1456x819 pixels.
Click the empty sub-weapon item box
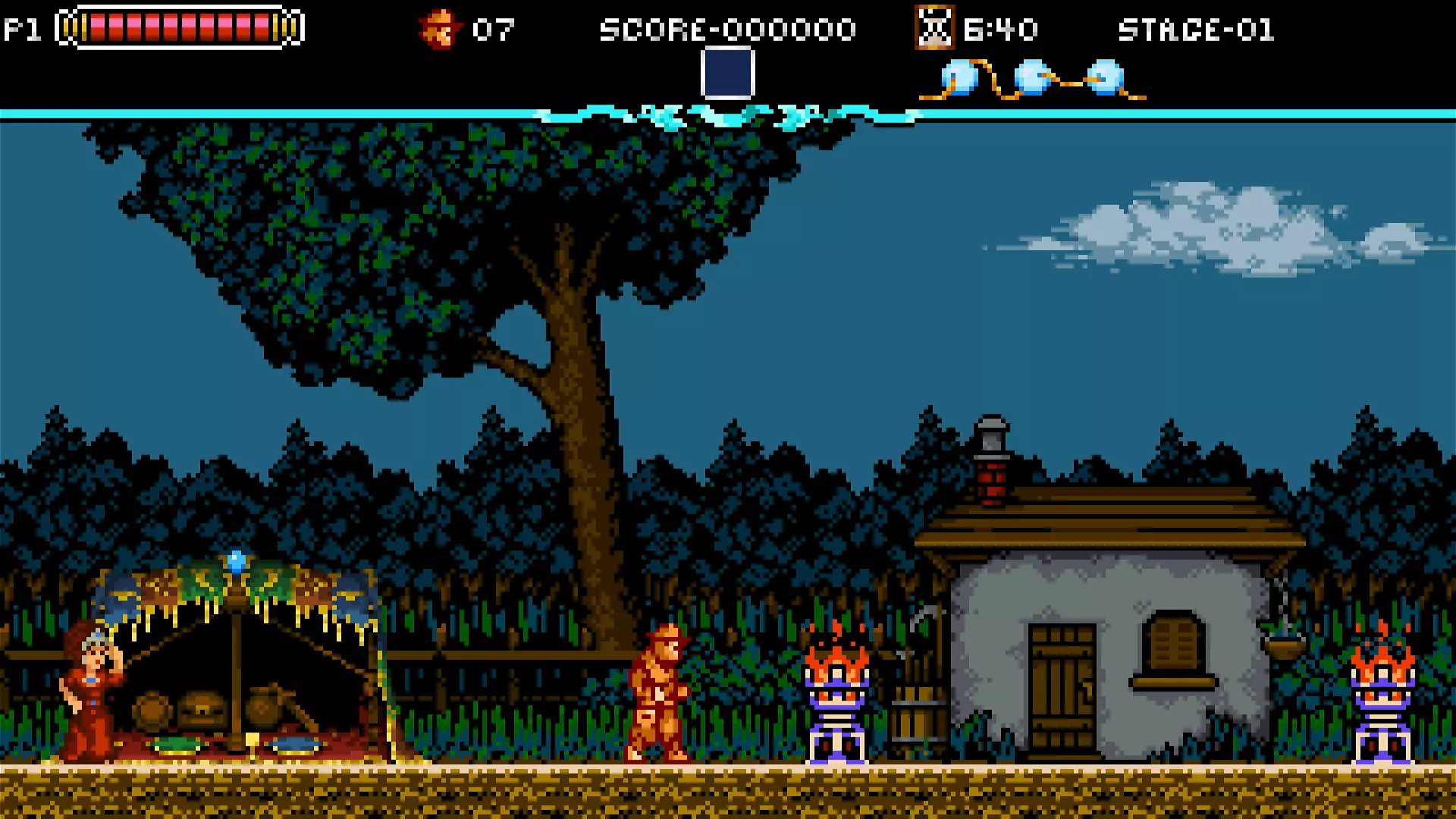[x=728, y=74]
